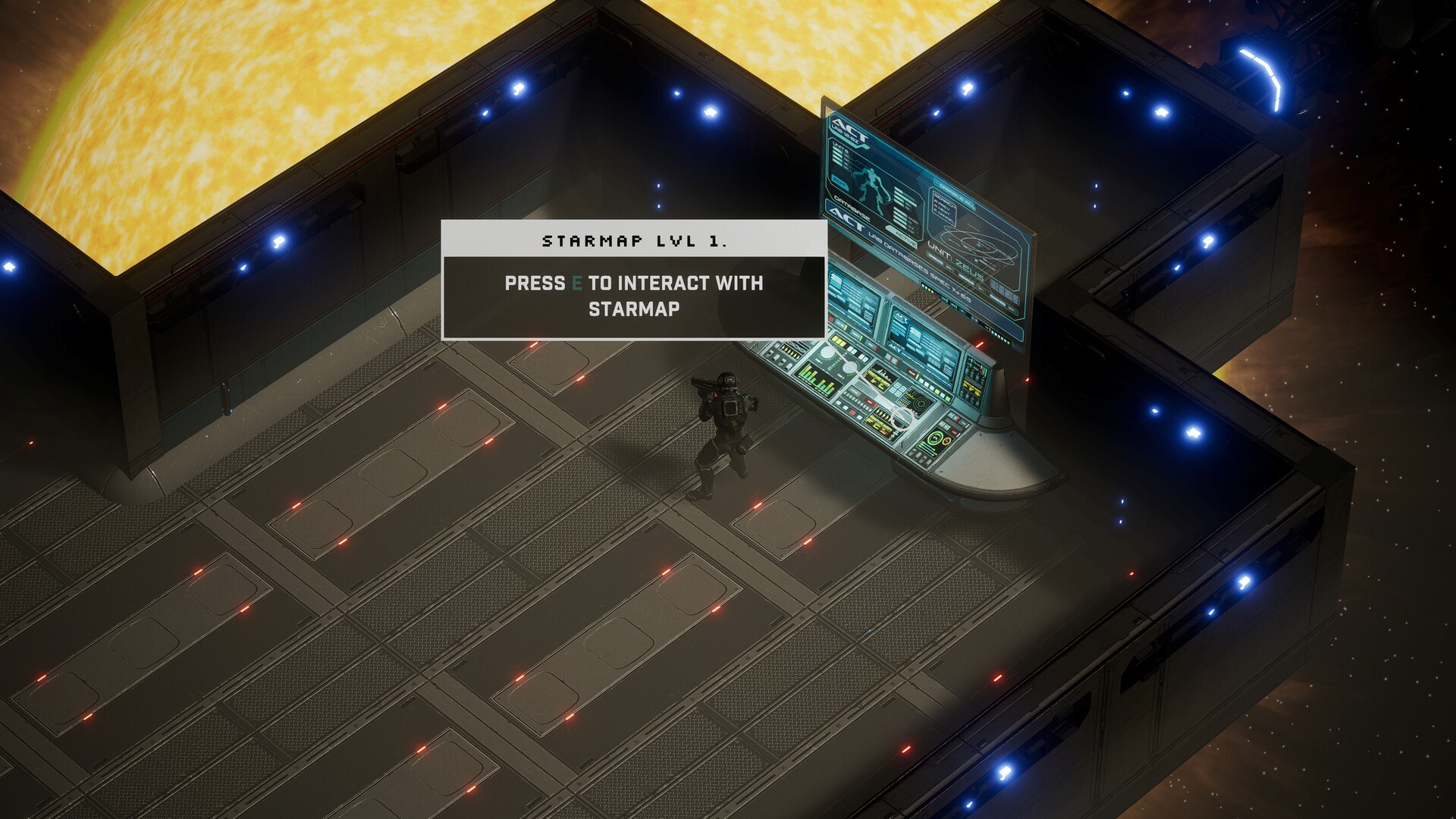The image size is (1456, 819).
Task: Click the green circular gauge on console front
Action: point(934,439)
